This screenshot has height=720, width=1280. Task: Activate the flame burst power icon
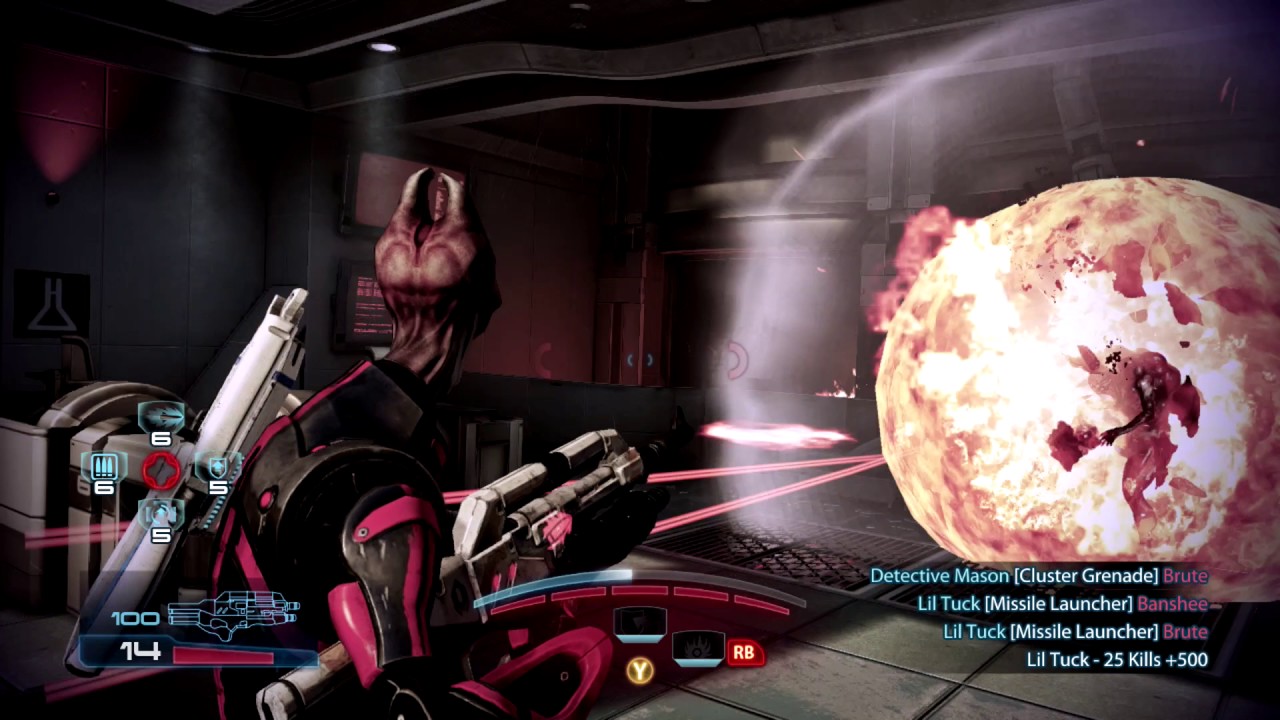697,648
